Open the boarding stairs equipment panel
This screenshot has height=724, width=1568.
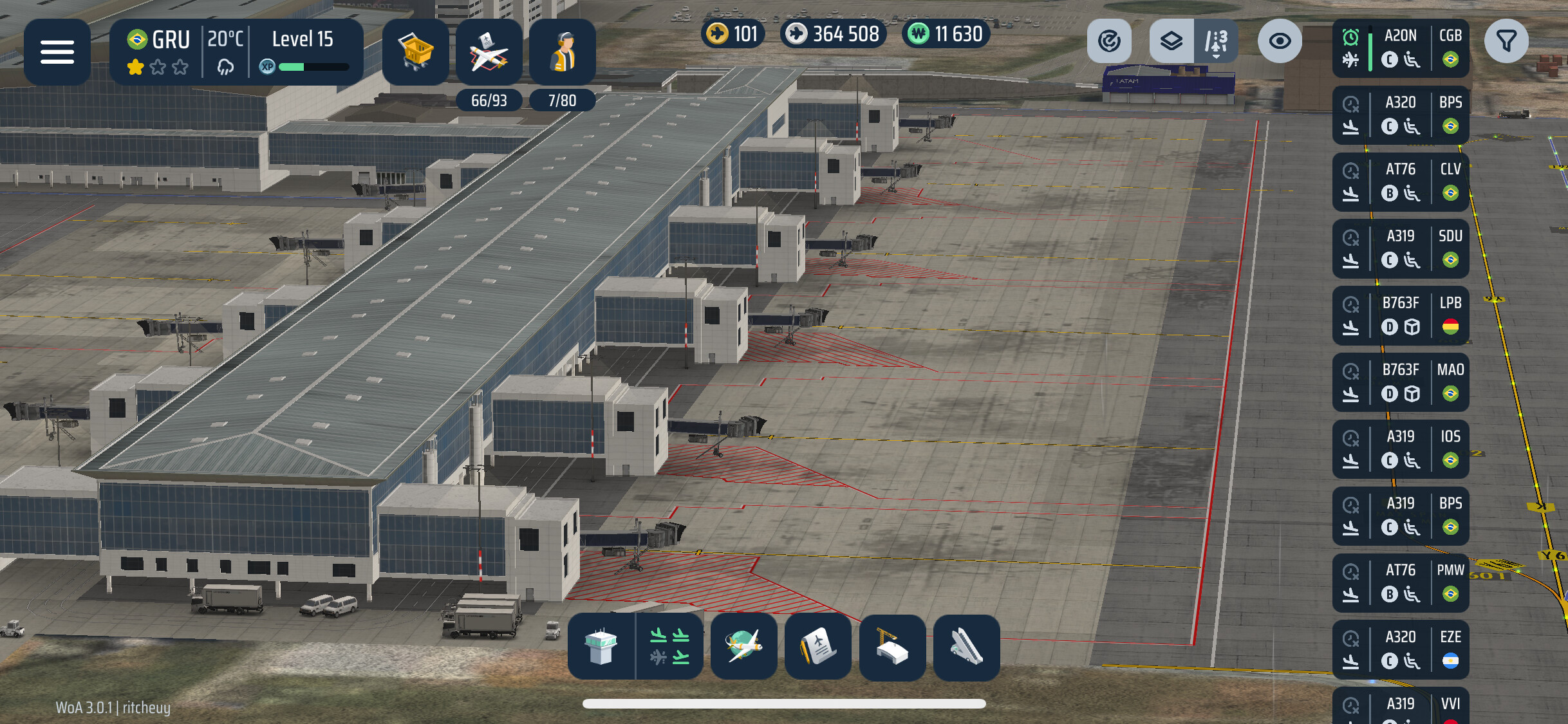[x=966, y=647]
